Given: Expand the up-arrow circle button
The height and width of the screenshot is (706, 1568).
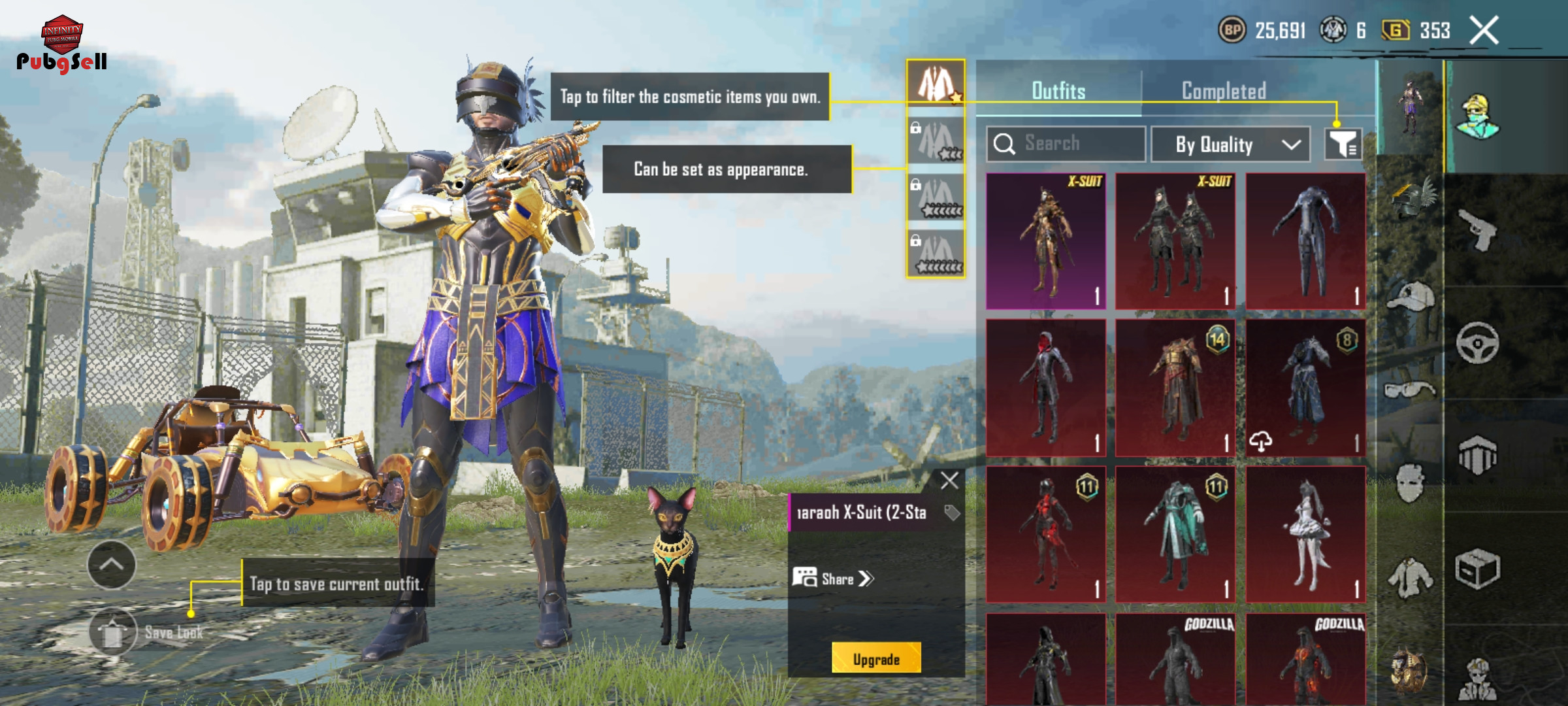Looking at the screenshot, I should [112, 565].
